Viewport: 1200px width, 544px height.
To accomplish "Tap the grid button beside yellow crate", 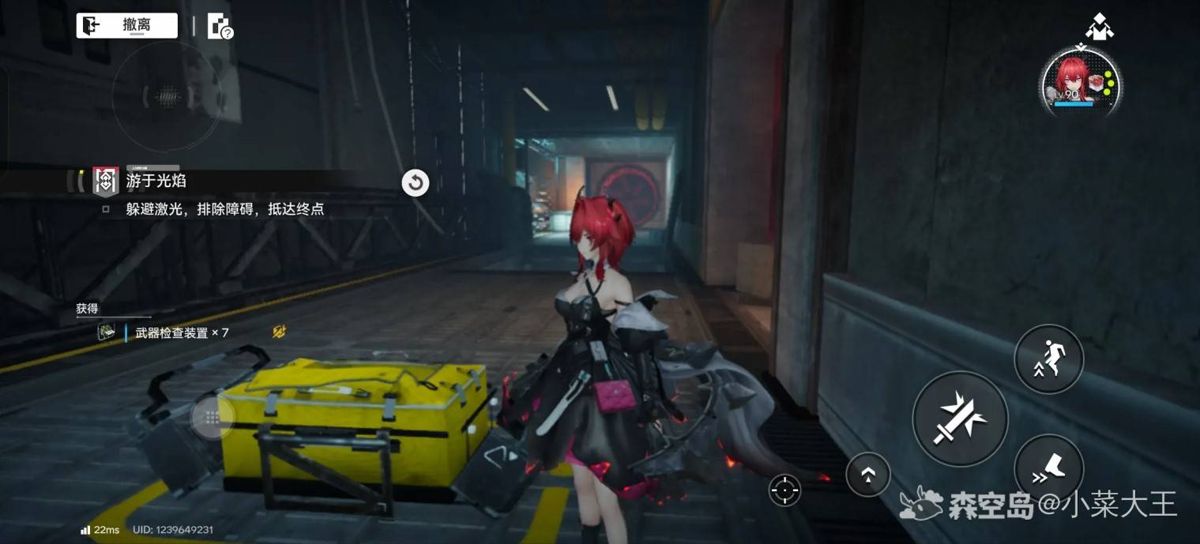I will [211, 418].
